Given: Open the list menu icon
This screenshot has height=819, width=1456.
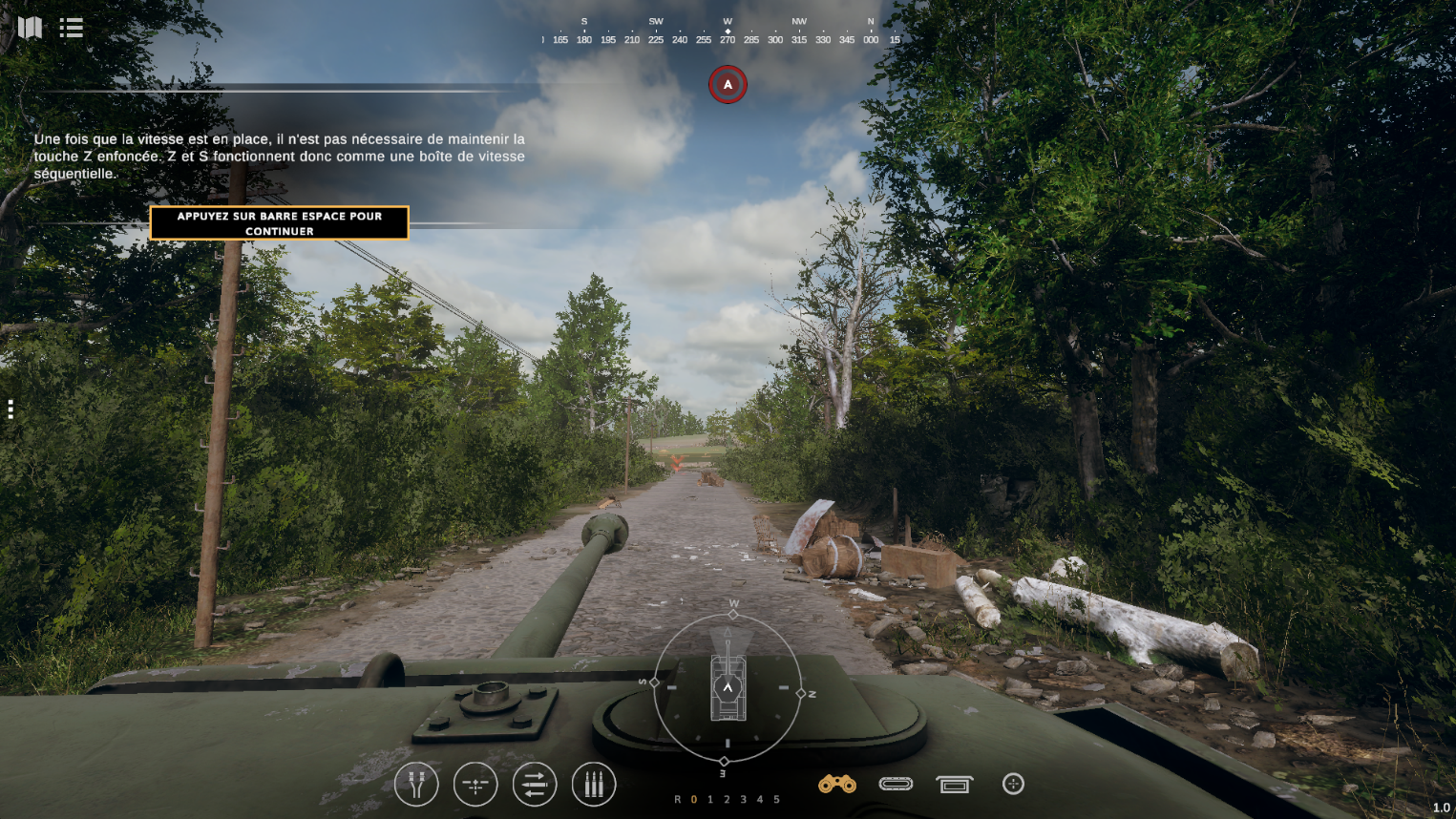Looking at the screenshot, I should (72, 28).
